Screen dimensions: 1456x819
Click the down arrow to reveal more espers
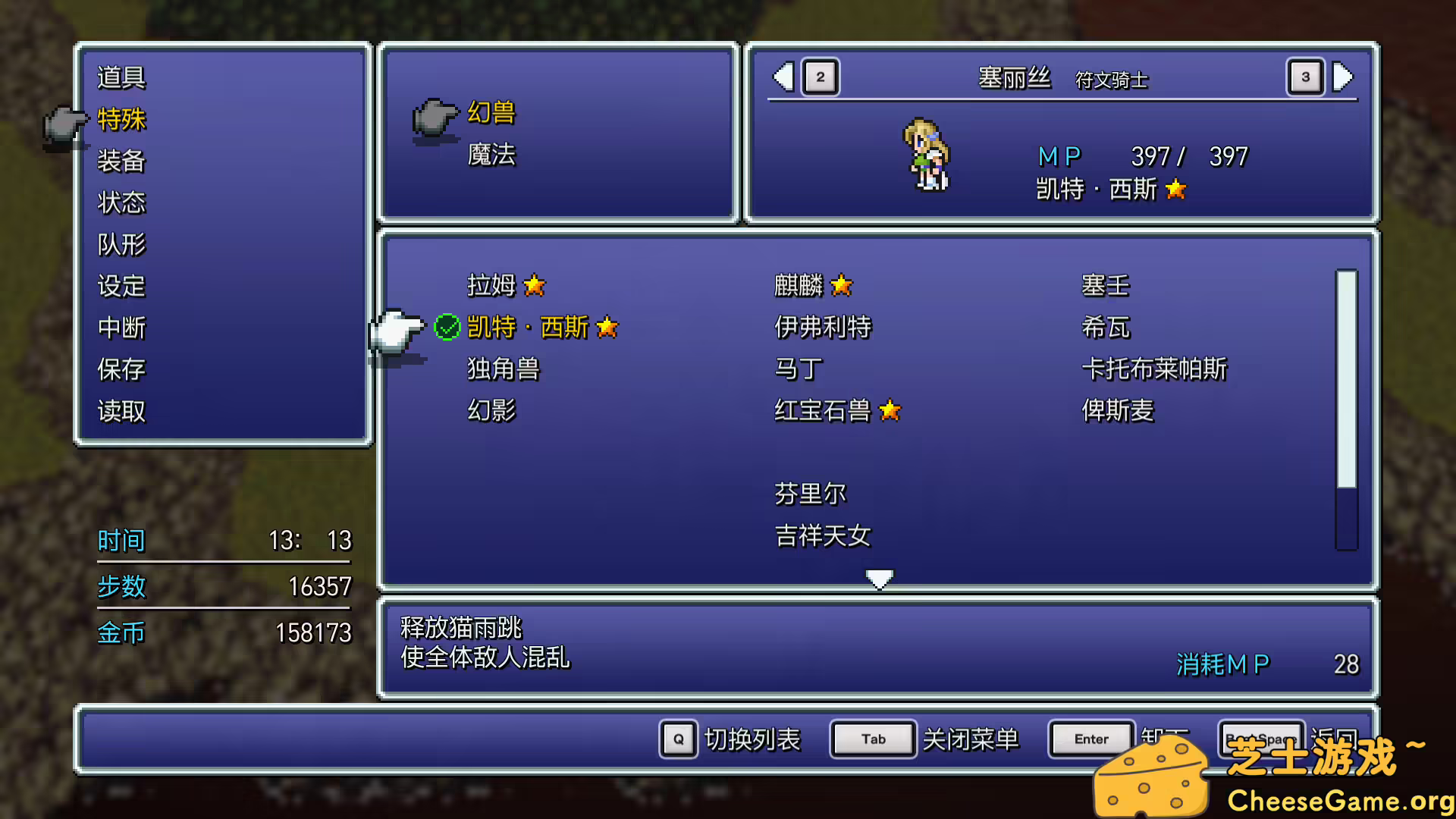coord(879,579)
